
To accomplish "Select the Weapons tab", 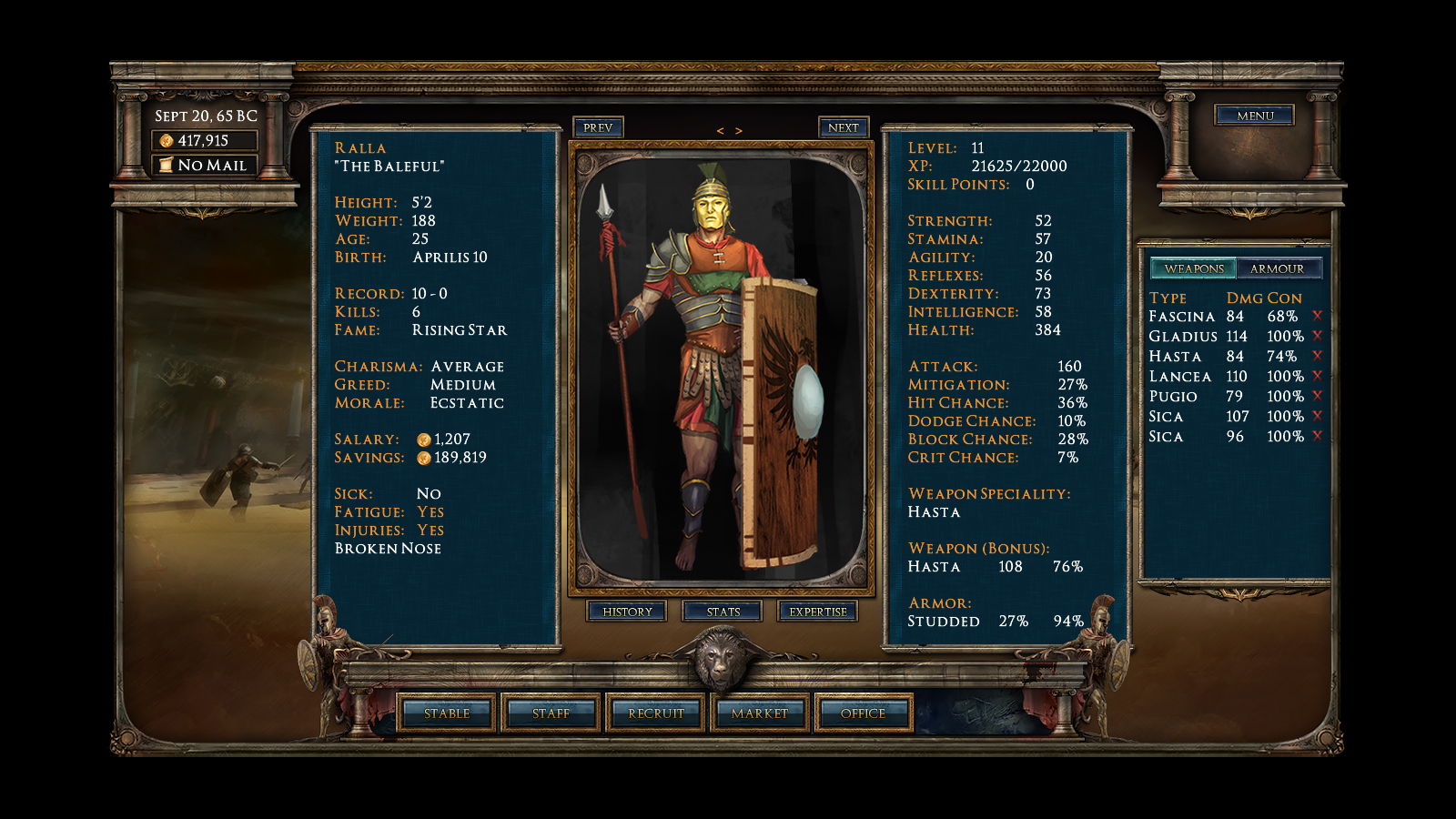I will [1194, 268].
